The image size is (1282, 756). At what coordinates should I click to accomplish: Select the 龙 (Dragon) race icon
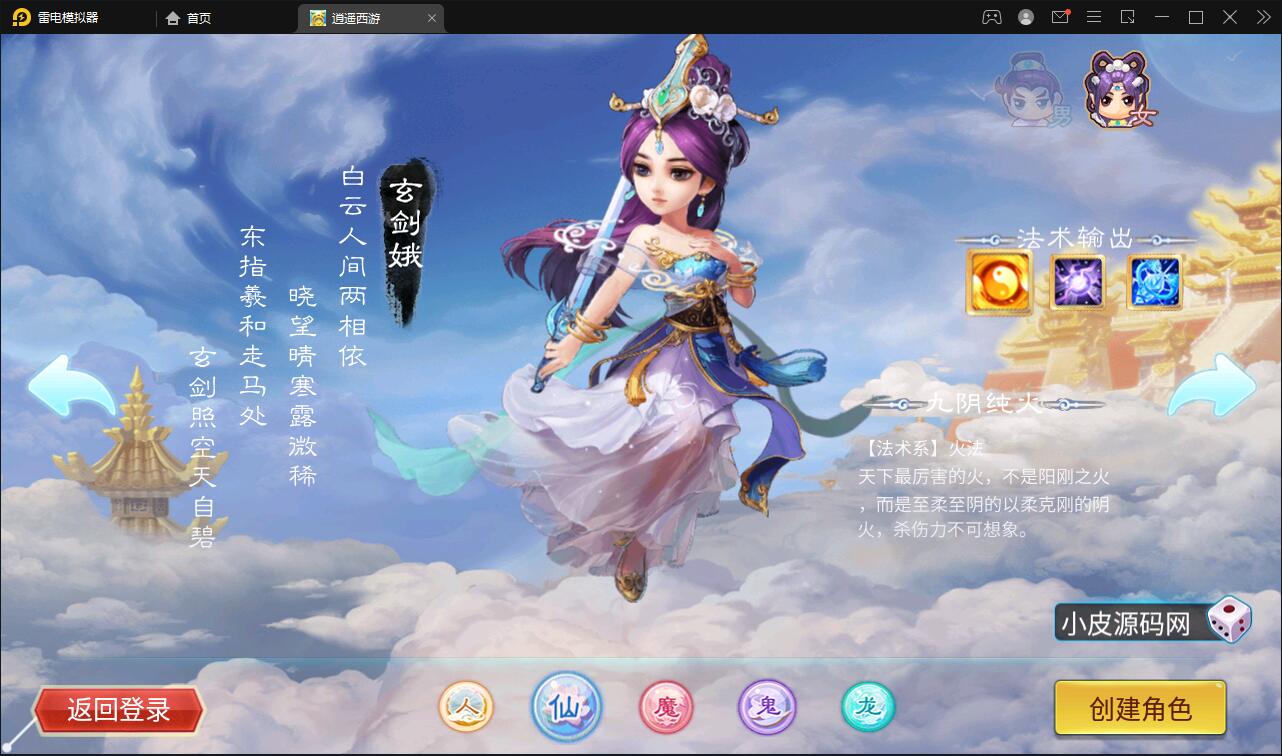coord(866,707)
